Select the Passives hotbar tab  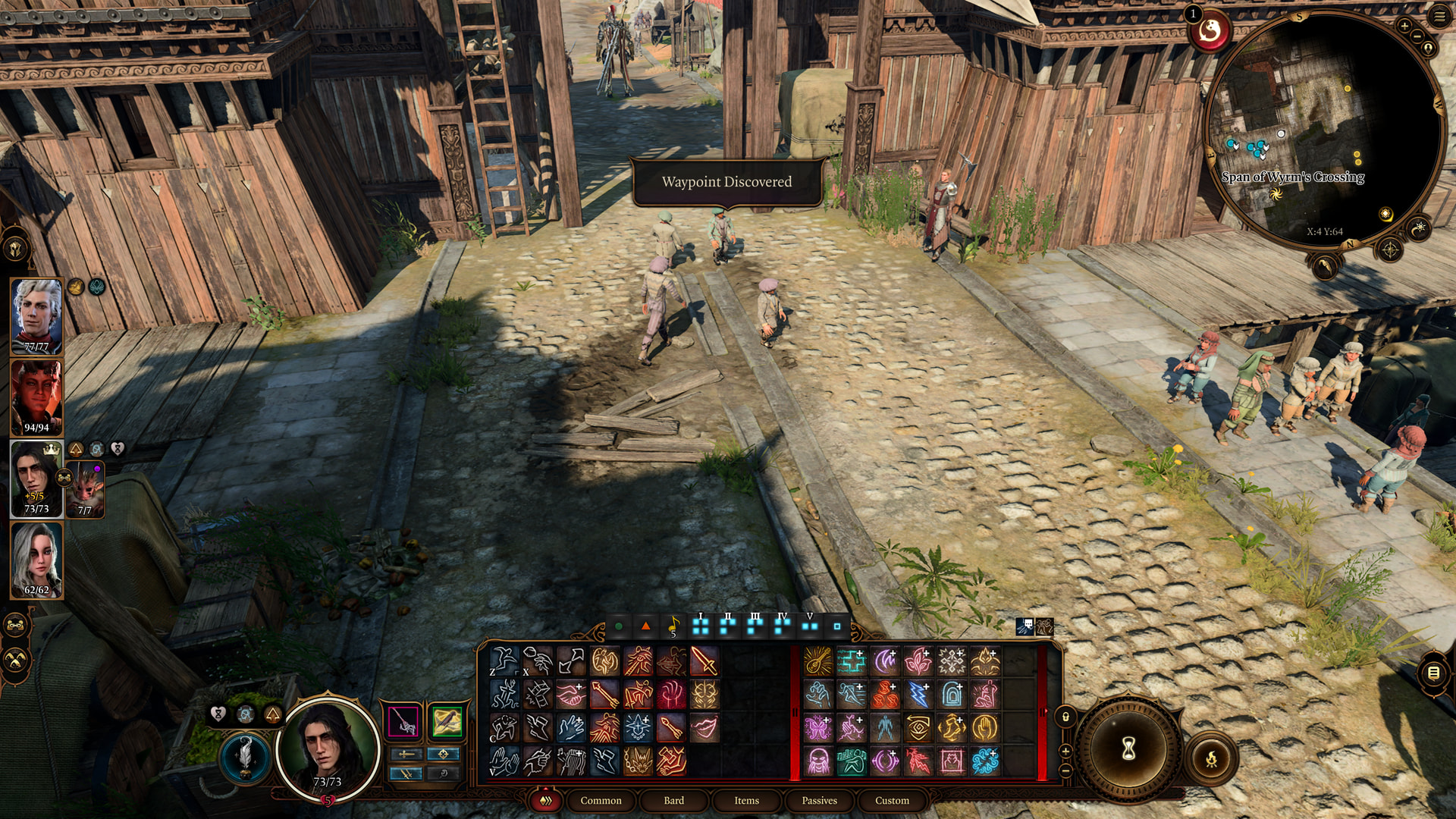[x=819, y=800]
